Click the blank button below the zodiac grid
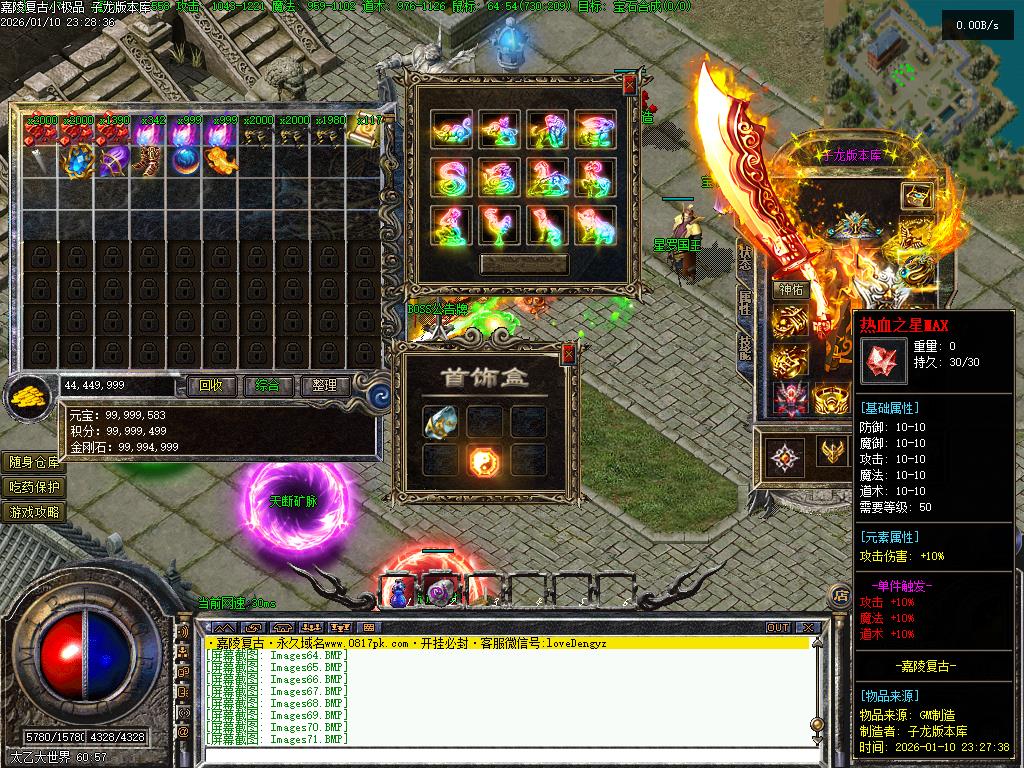The image size is (1024, 768). (x=523, y=264)
